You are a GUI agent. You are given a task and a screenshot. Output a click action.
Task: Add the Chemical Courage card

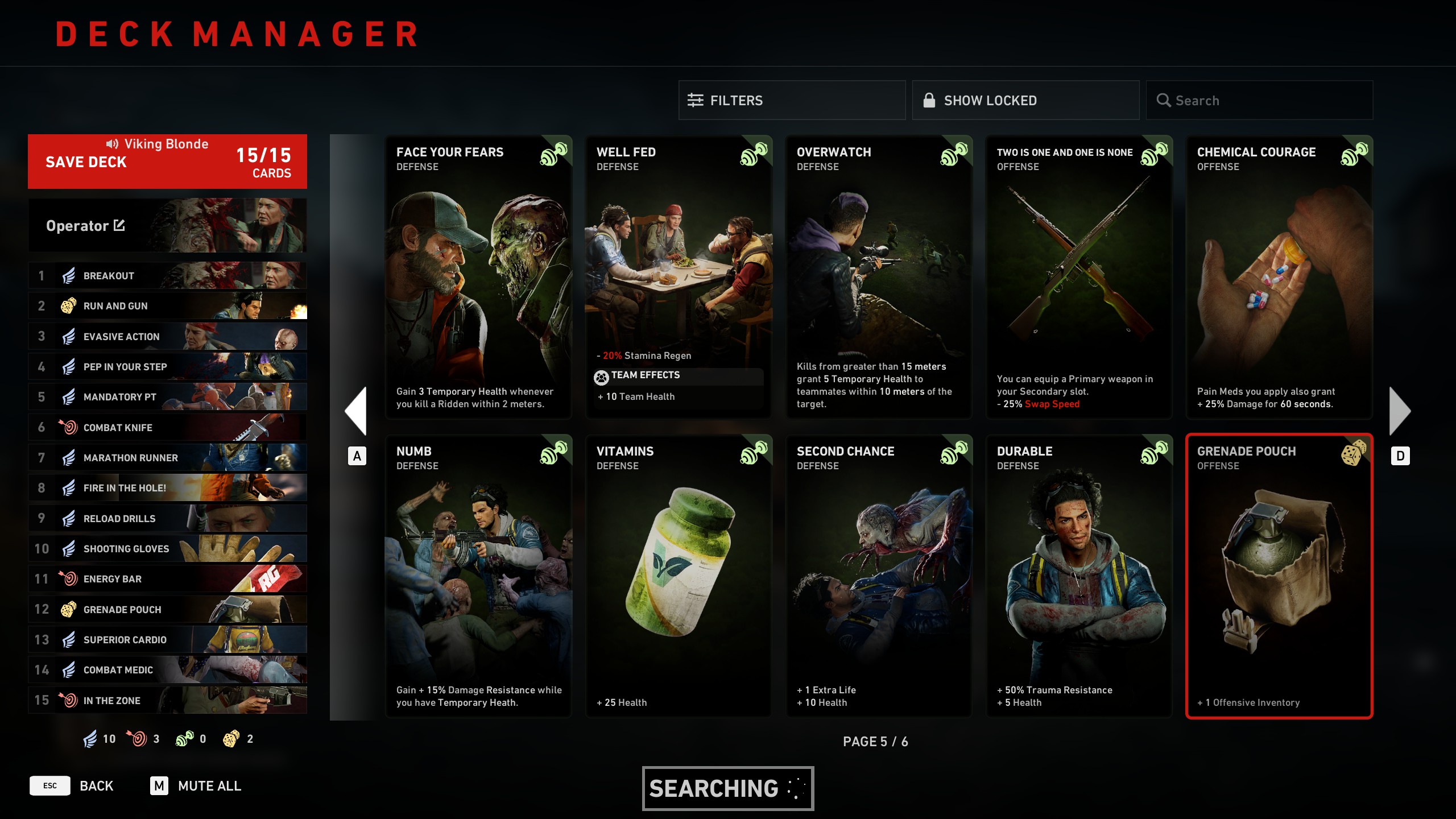pos(1280,277)
